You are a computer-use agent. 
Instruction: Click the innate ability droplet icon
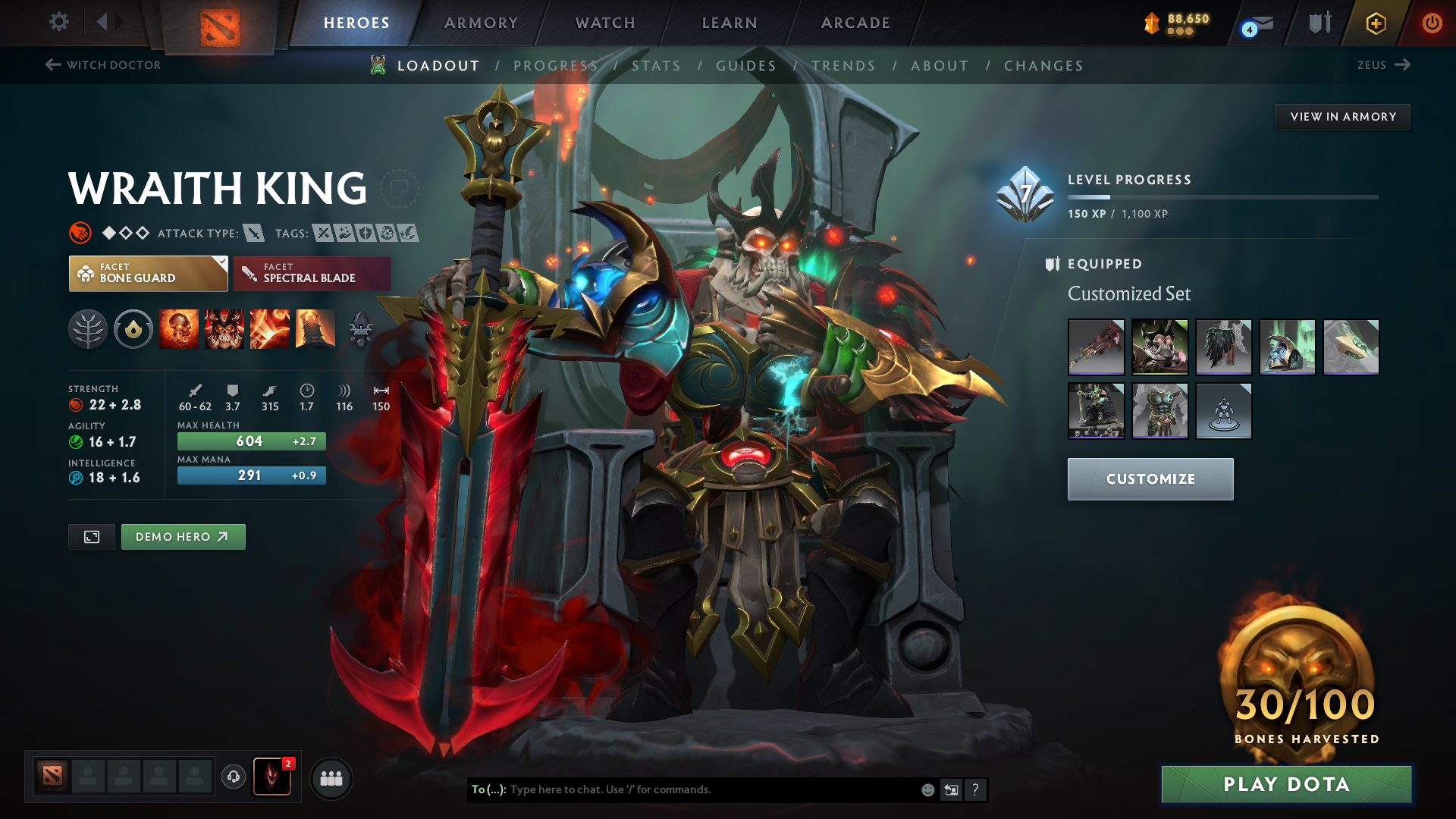[x=133, y=328]
